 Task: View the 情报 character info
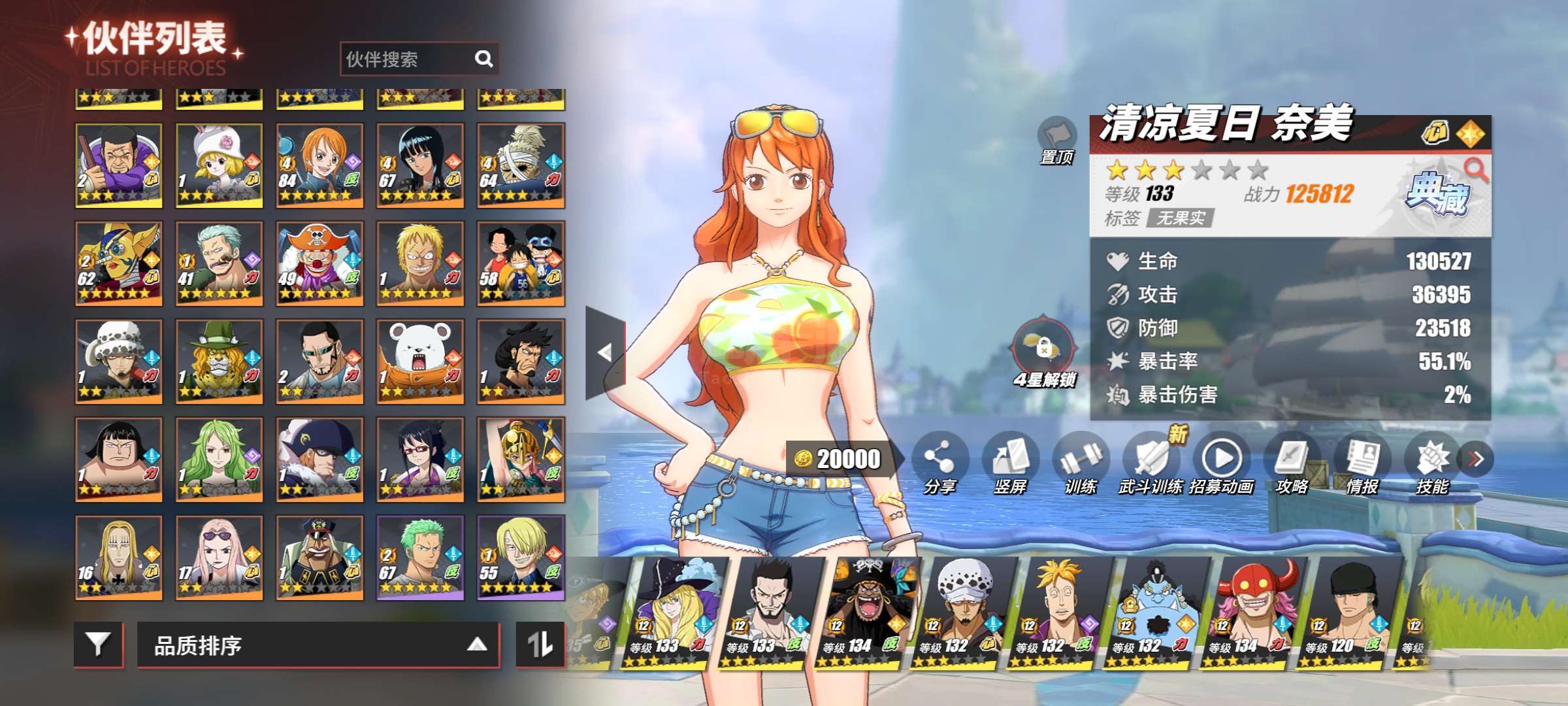(1363, 461)
